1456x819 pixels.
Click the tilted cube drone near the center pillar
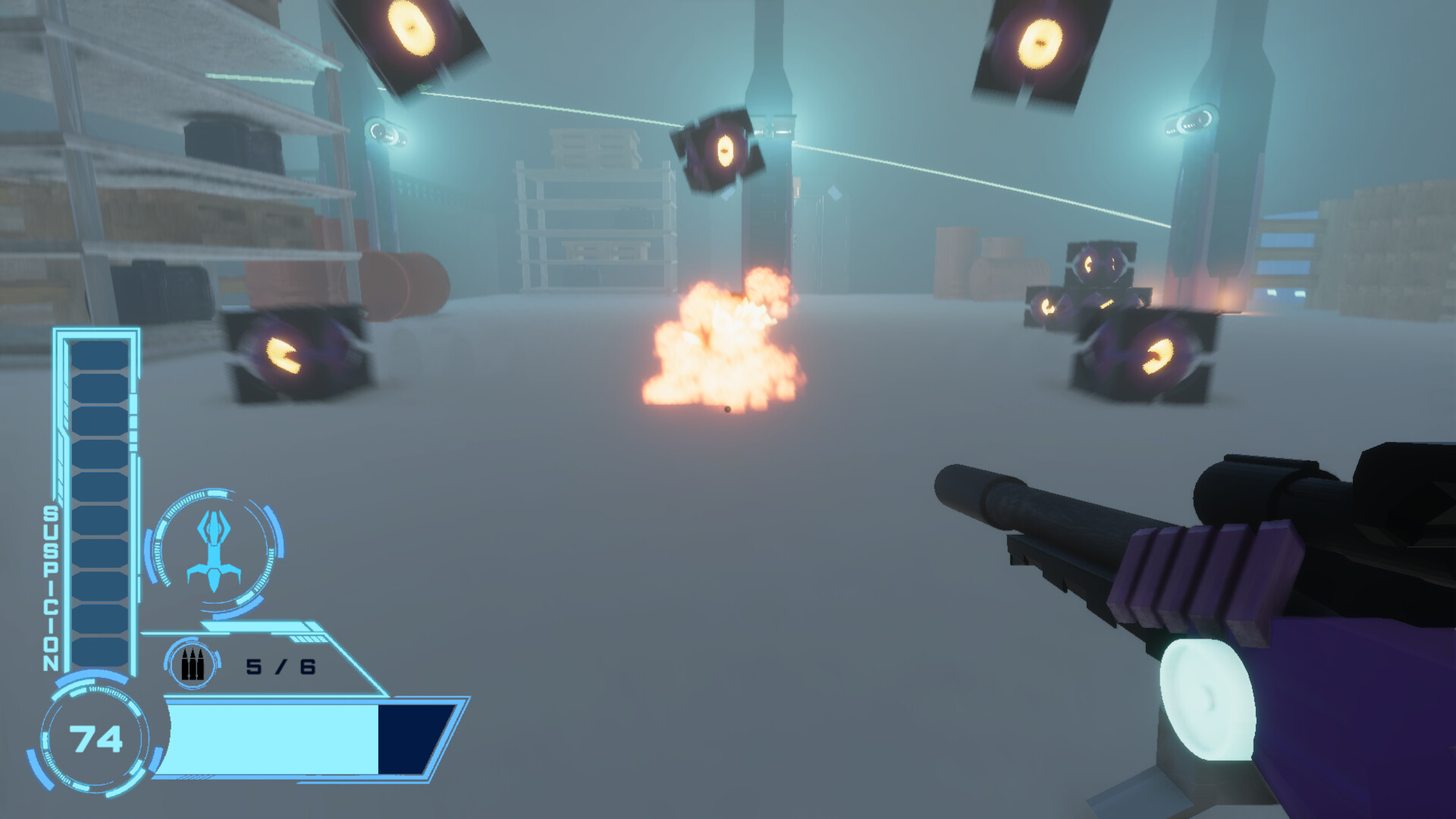point(720,152)
